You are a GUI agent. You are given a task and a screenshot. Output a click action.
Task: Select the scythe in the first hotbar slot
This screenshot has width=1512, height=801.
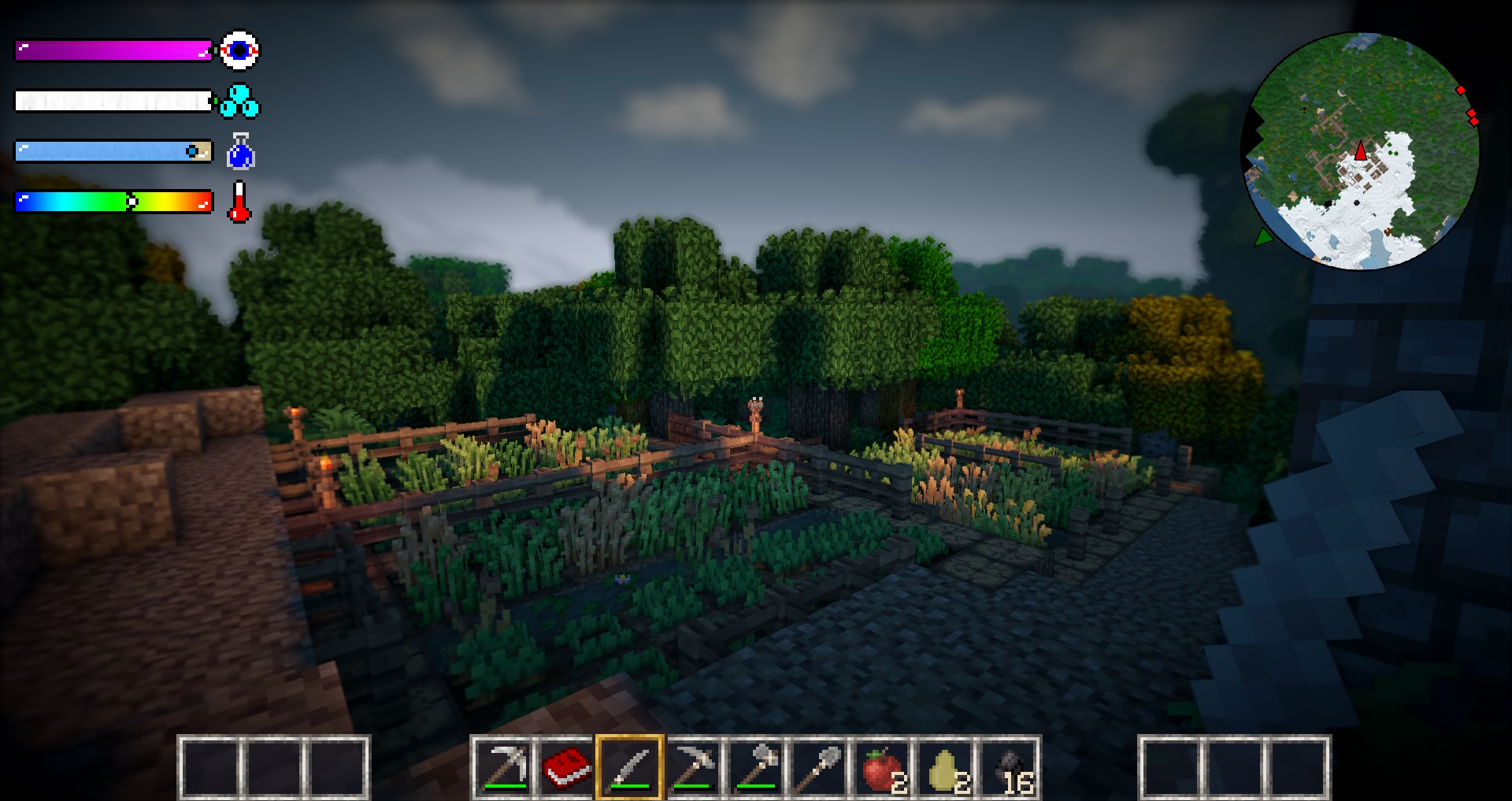(x=504, y=767)
